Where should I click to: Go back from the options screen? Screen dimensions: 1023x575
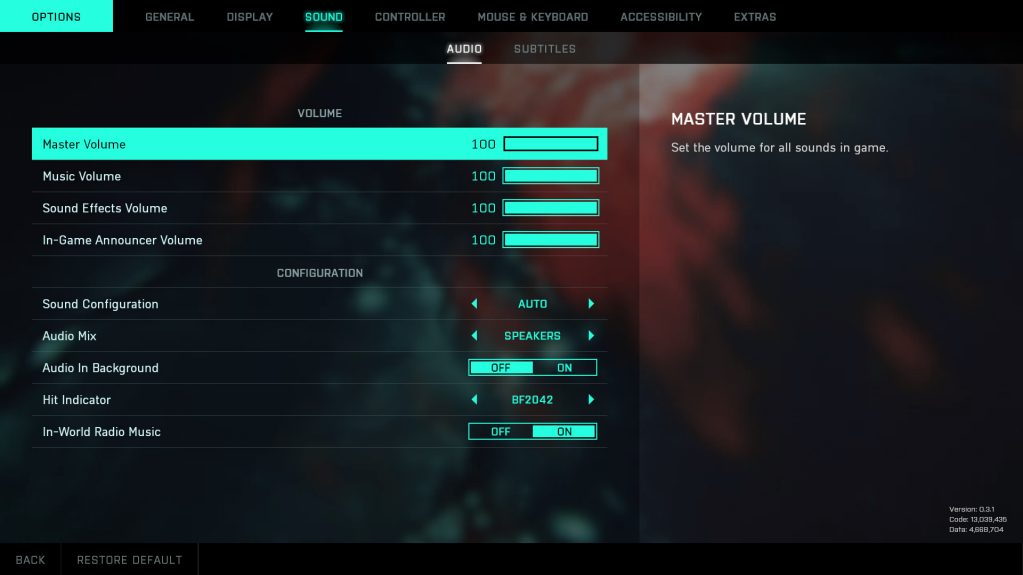(30, 560)
